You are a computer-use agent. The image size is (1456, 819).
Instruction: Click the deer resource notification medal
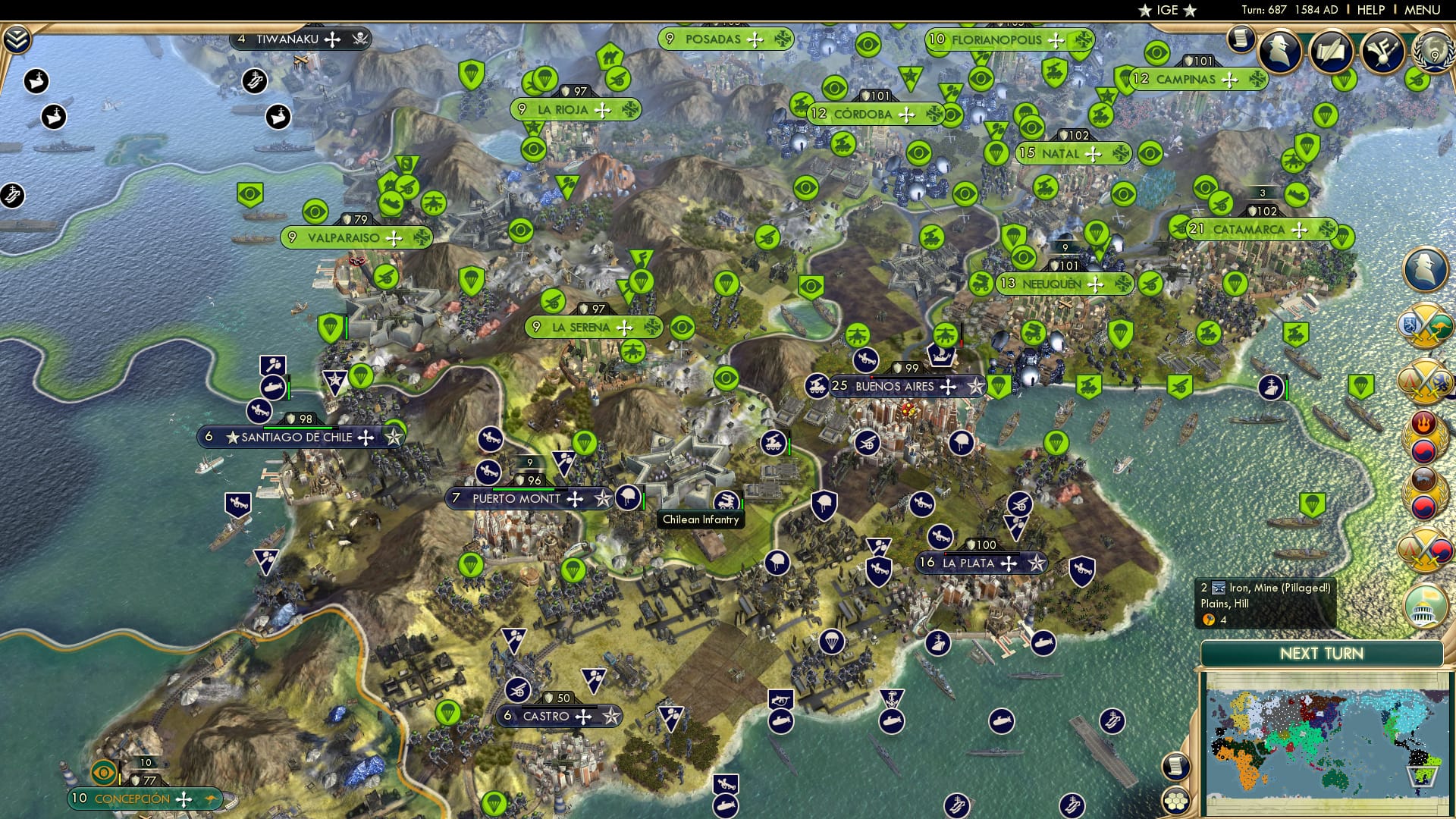click(x=1422, y=478)
